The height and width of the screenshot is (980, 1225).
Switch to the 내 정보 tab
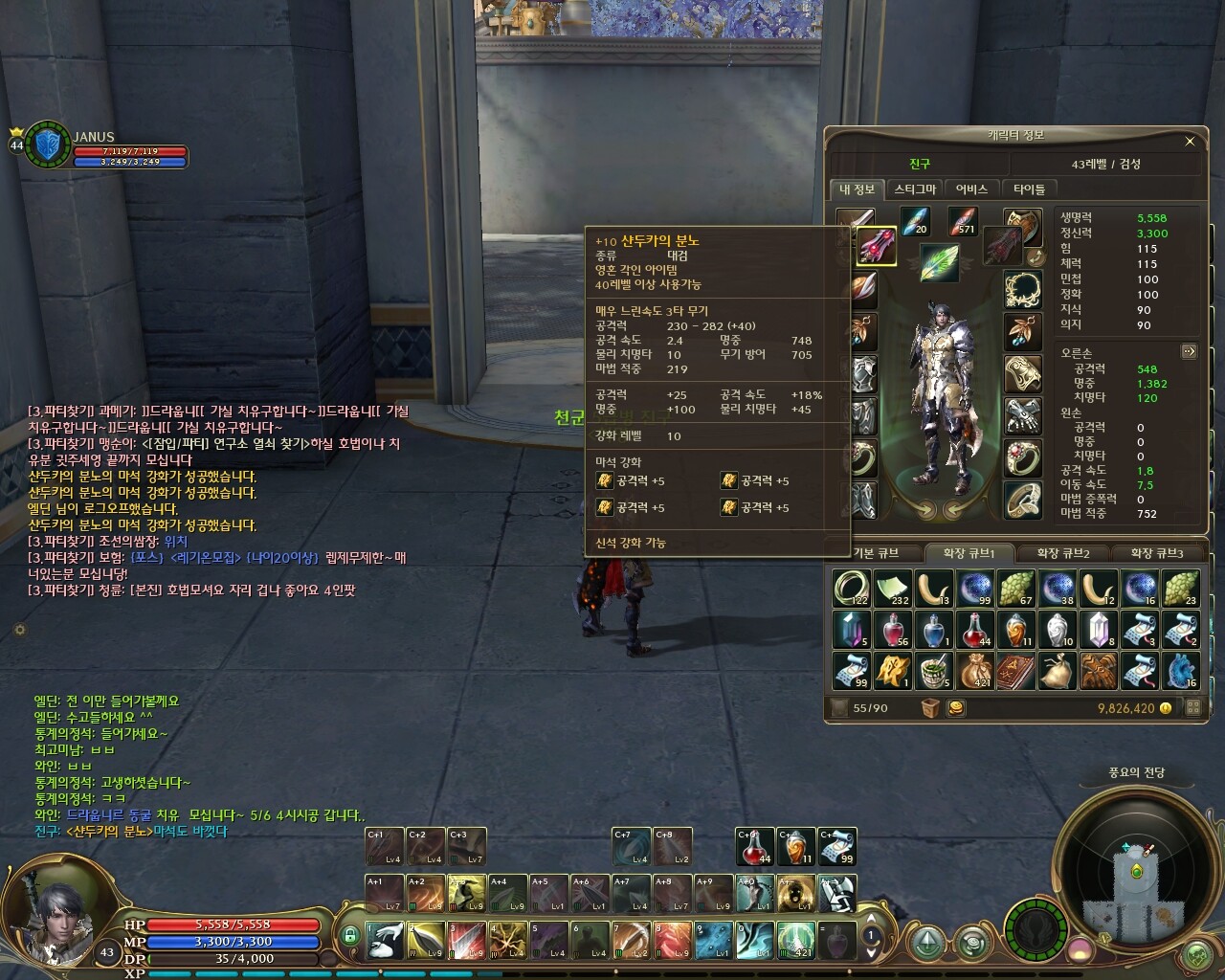click(857, 189)
